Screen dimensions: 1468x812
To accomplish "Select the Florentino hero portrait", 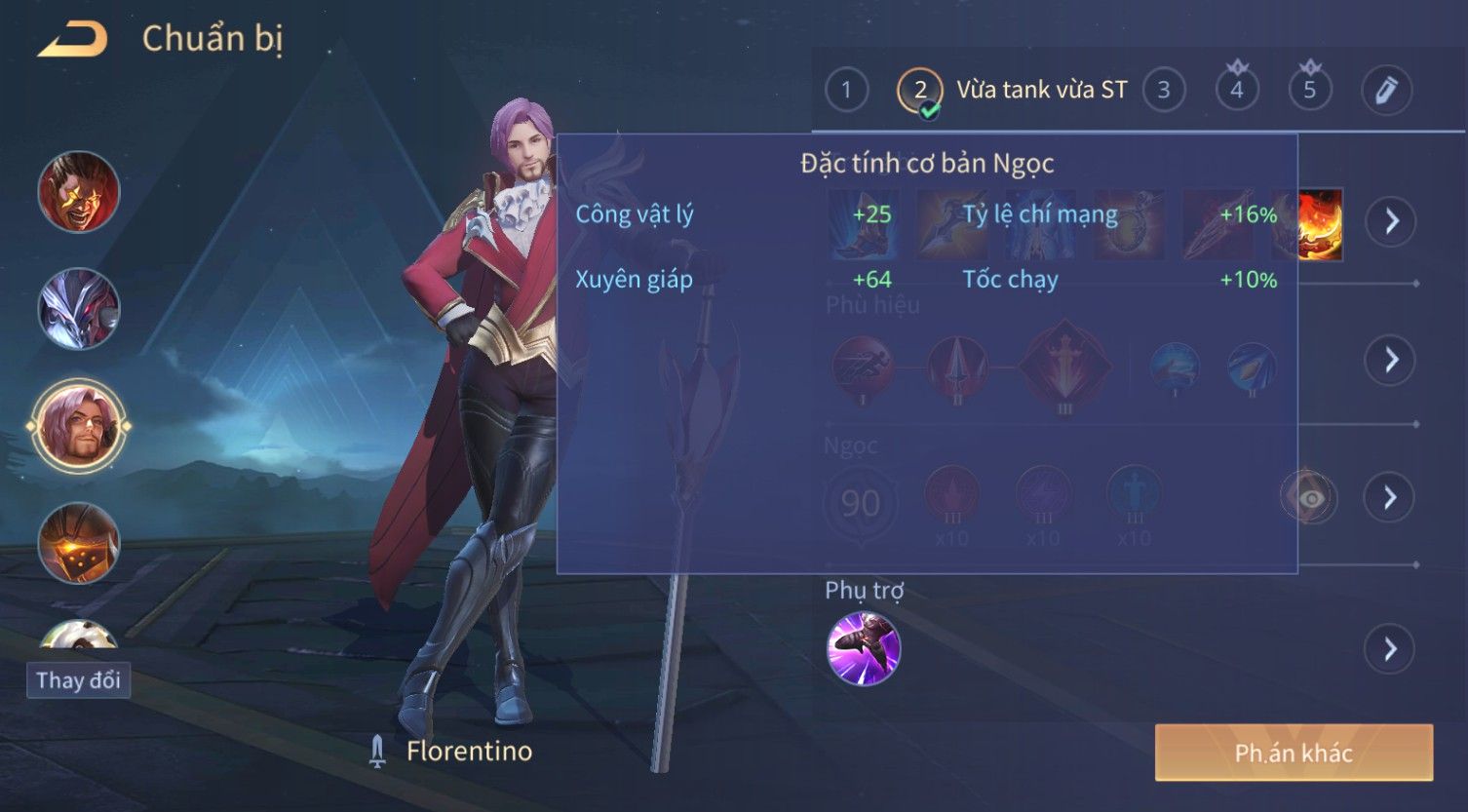I will click(79, 426).
